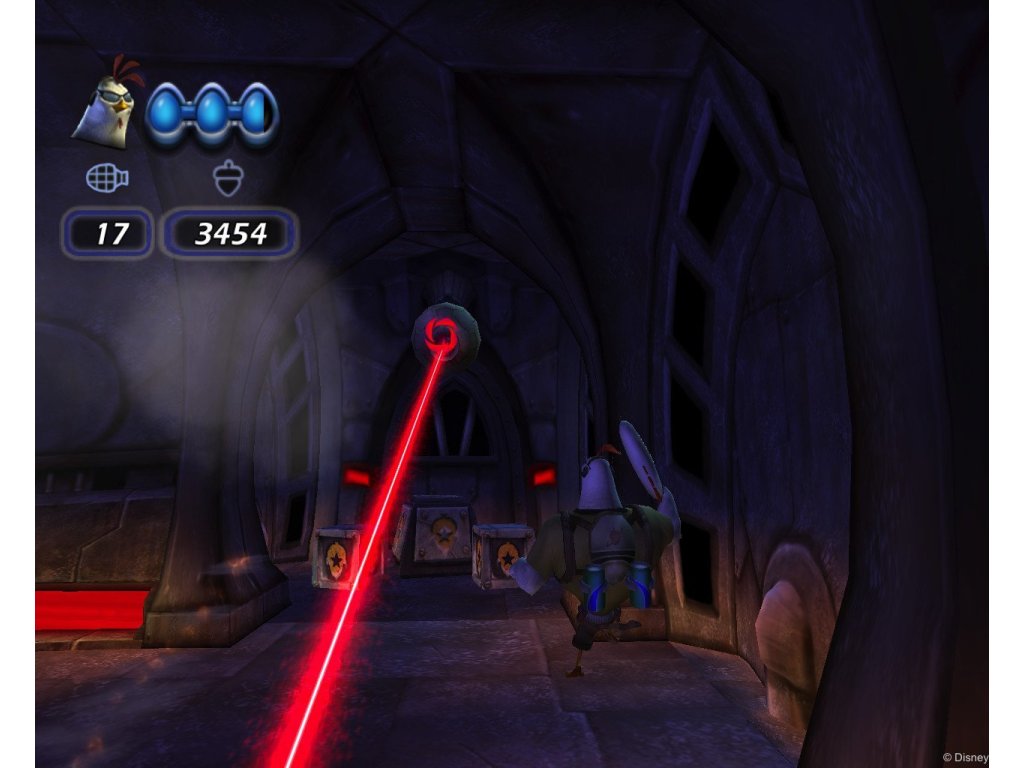The width and height of the screenshot is (1024, 768).
Task: Click the acorn collectible icon
Action: click(x=229, y=179)
